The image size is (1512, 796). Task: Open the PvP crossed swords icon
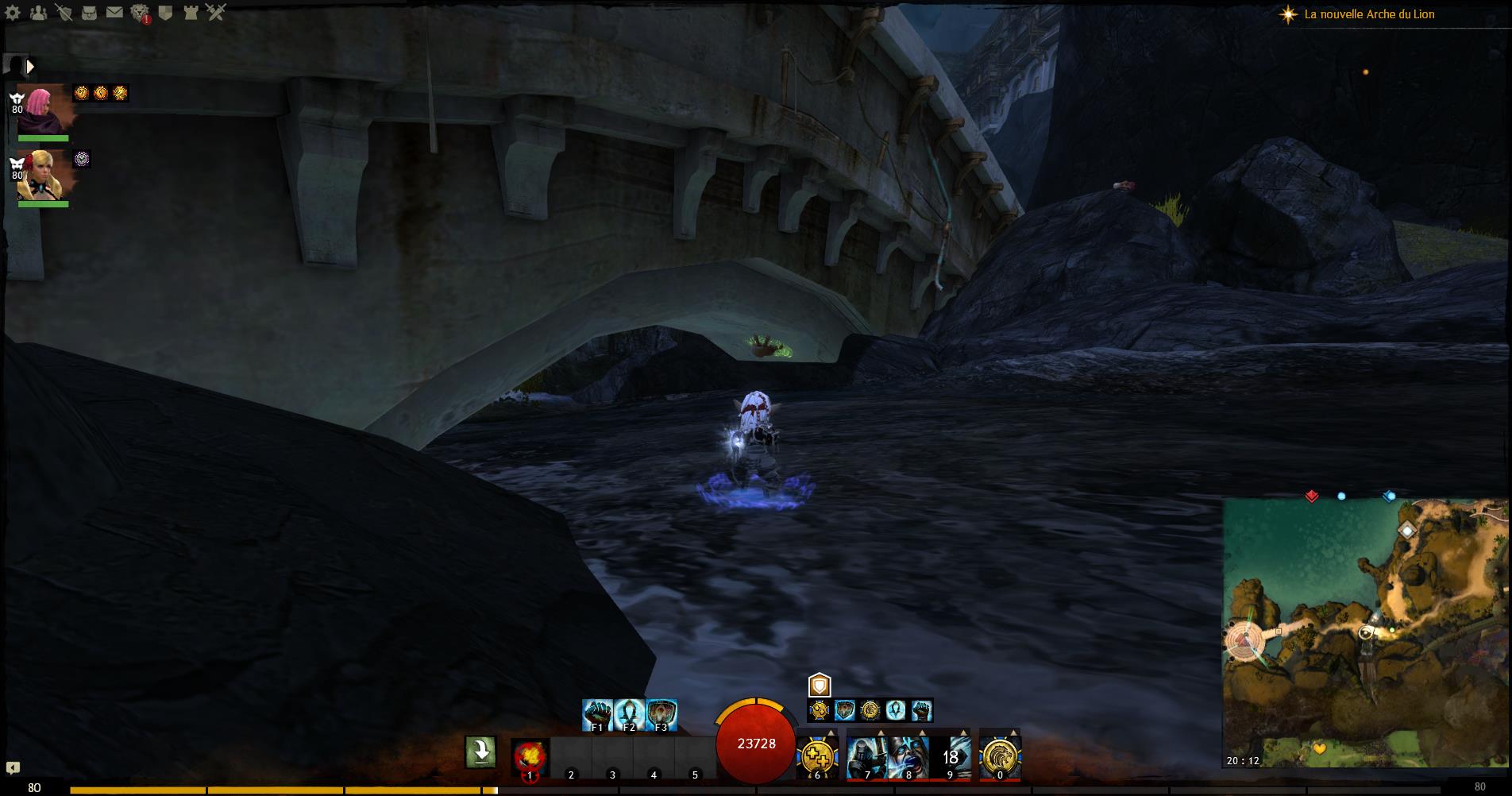coord(216,13)
